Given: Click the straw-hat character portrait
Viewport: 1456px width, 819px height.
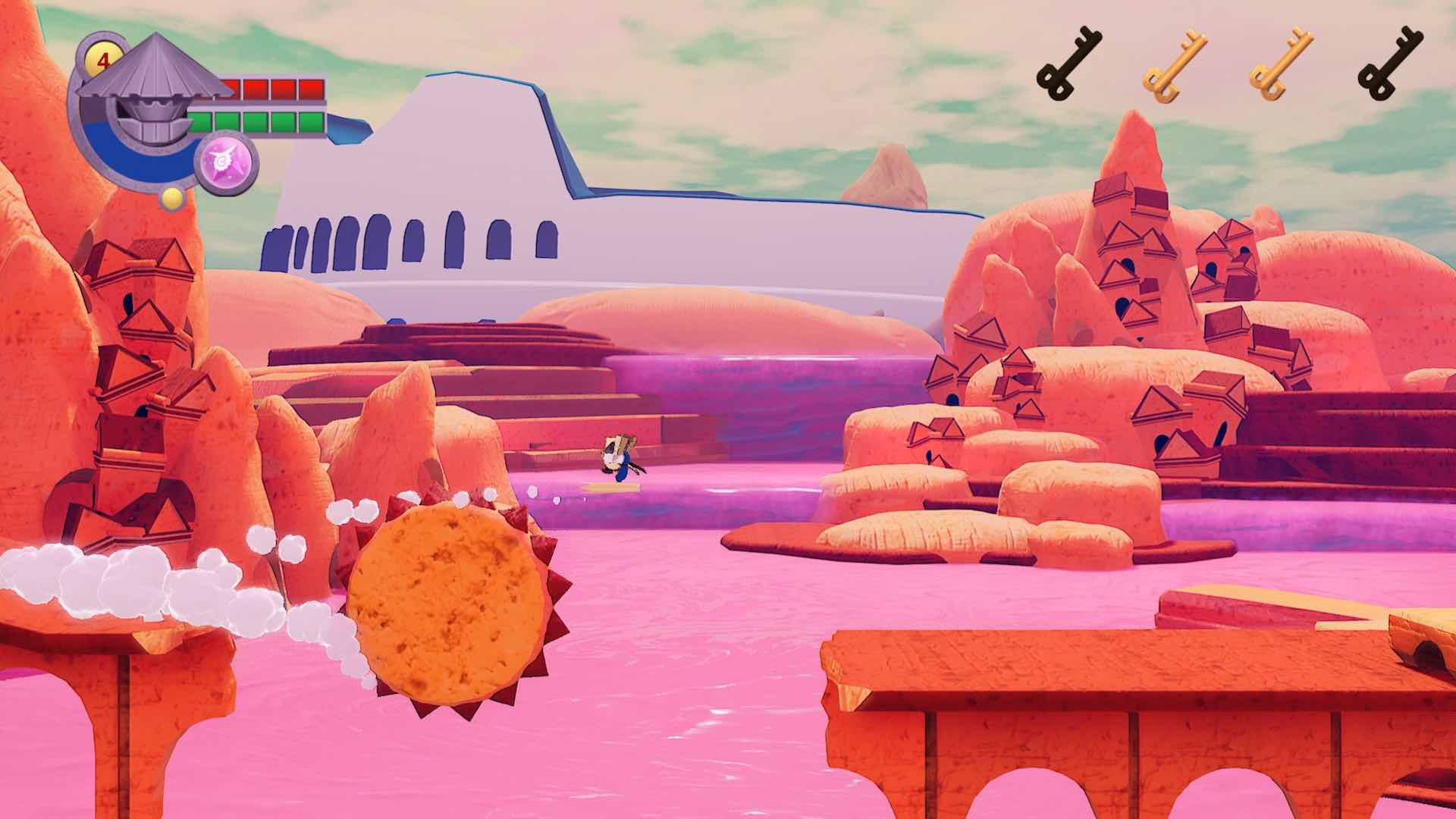Looking at the screenshot, I should (x=149, y=89).
